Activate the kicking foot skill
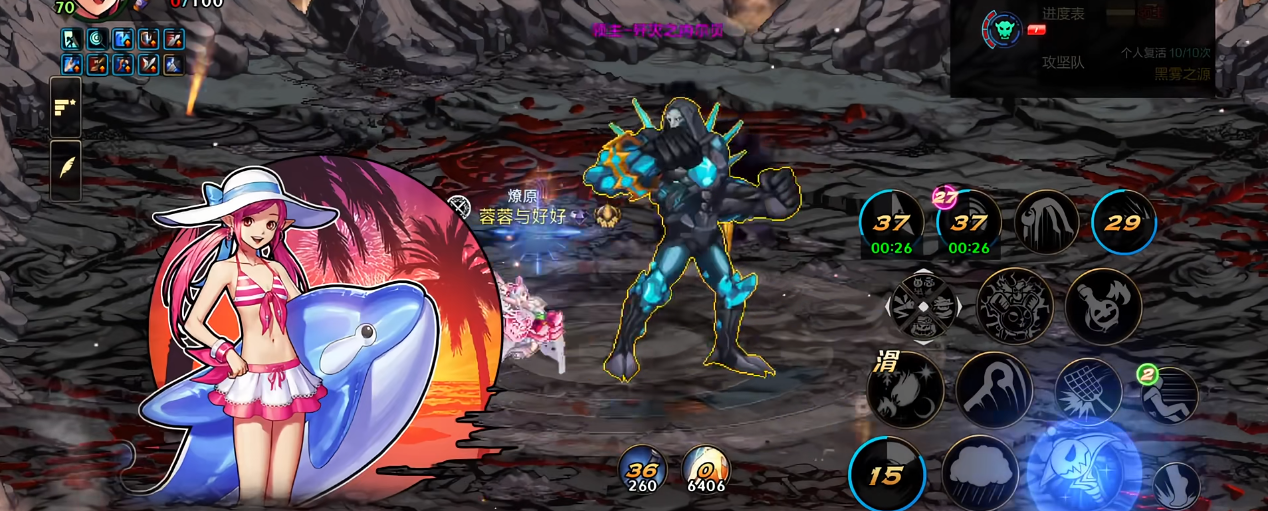This screenshot has width=1268, height=511. coord(1176,486)
